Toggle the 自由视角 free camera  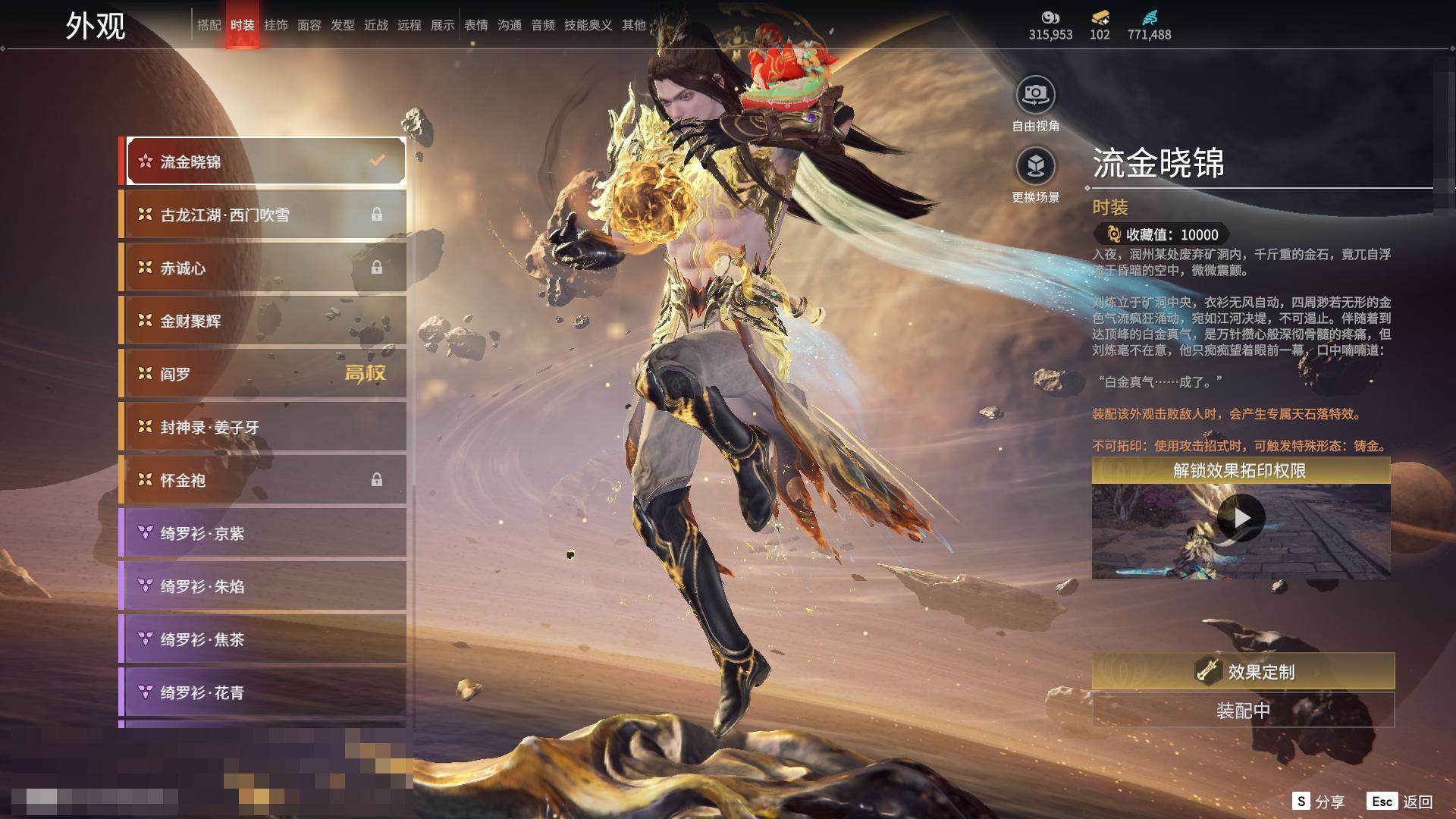coord(1035,95)
